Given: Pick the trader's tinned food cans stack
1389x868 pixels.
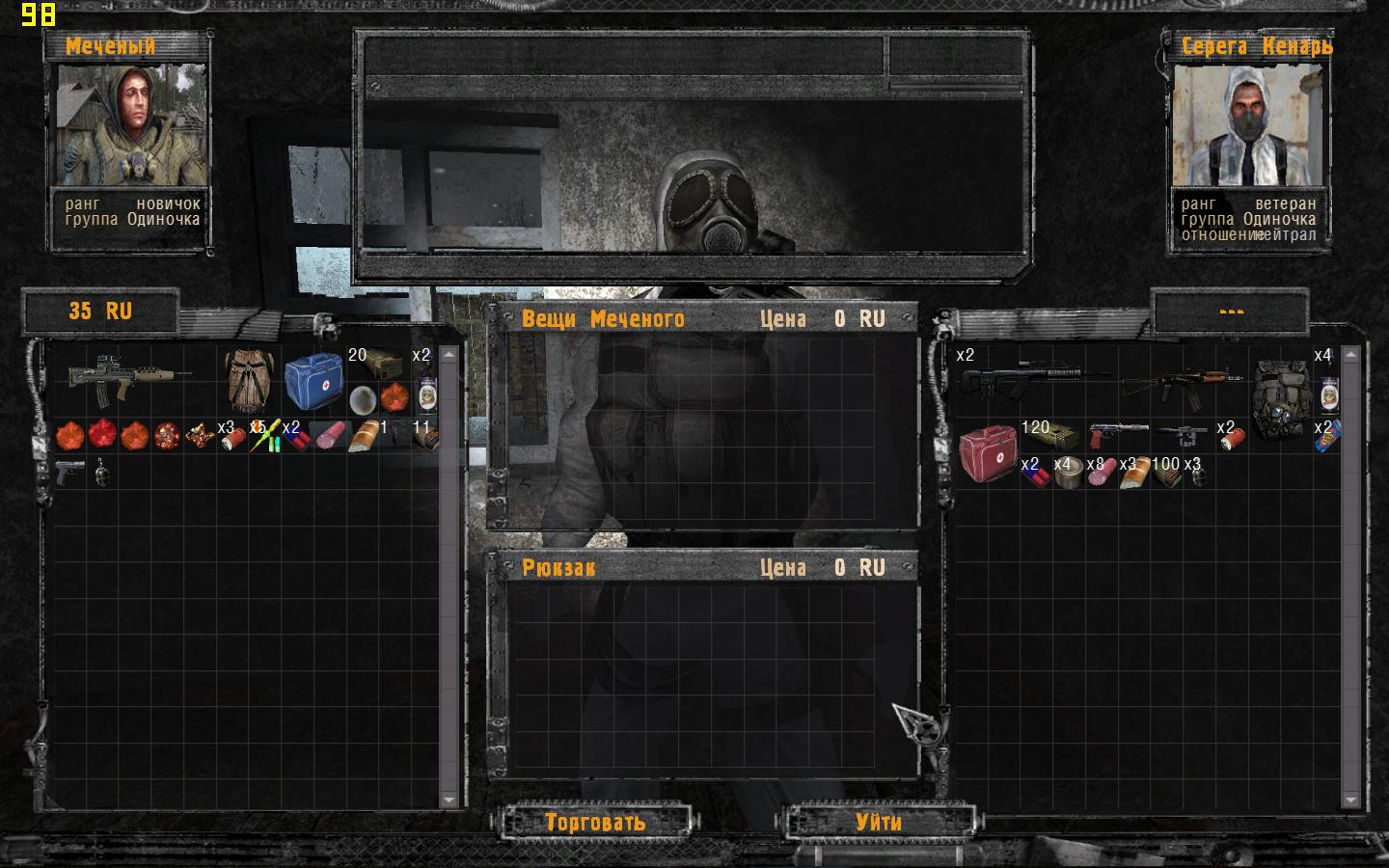Looking at the screenshot, I should pos(1069,472).
